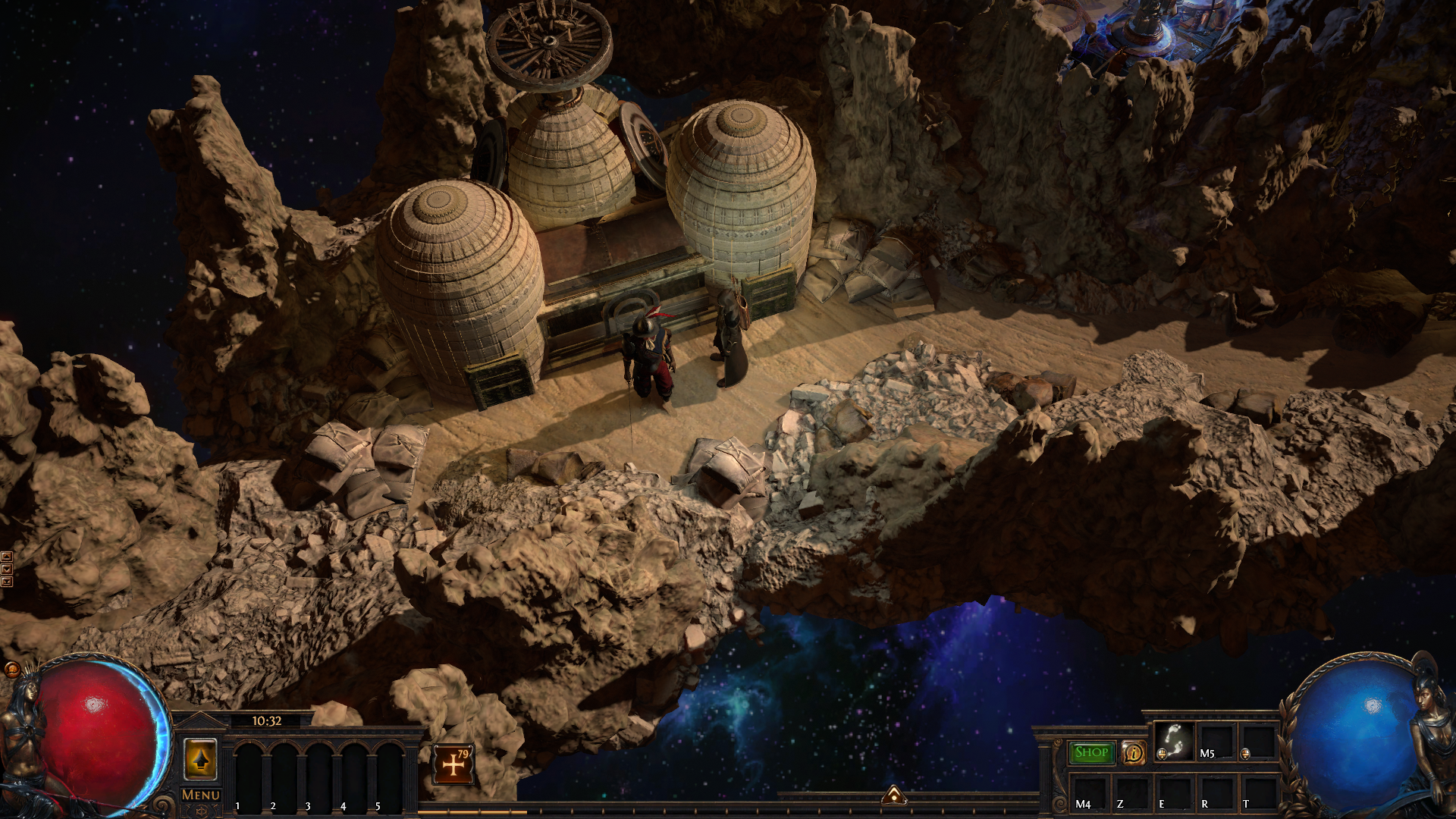The image size is (1456, 819).
Task: Open the chat bubble icon above life orb
Action: pos(12,669)
